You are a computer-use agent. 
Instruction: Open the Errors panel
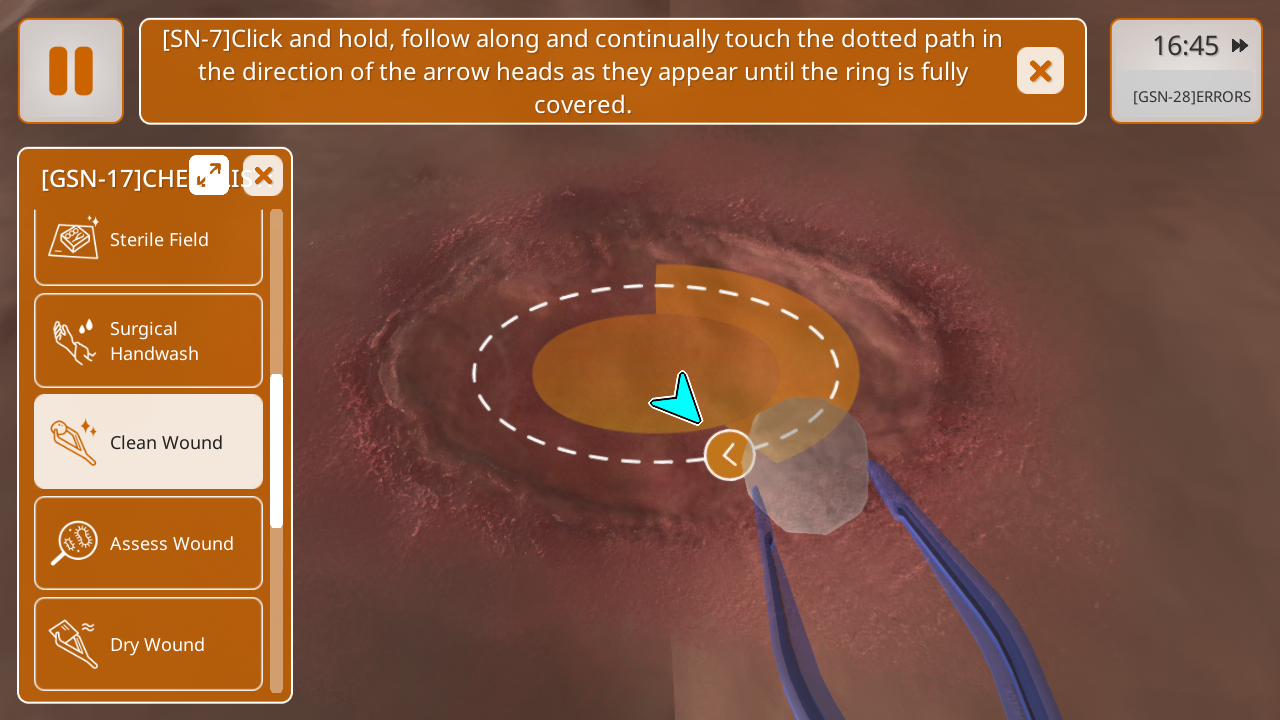[1190, 97]
